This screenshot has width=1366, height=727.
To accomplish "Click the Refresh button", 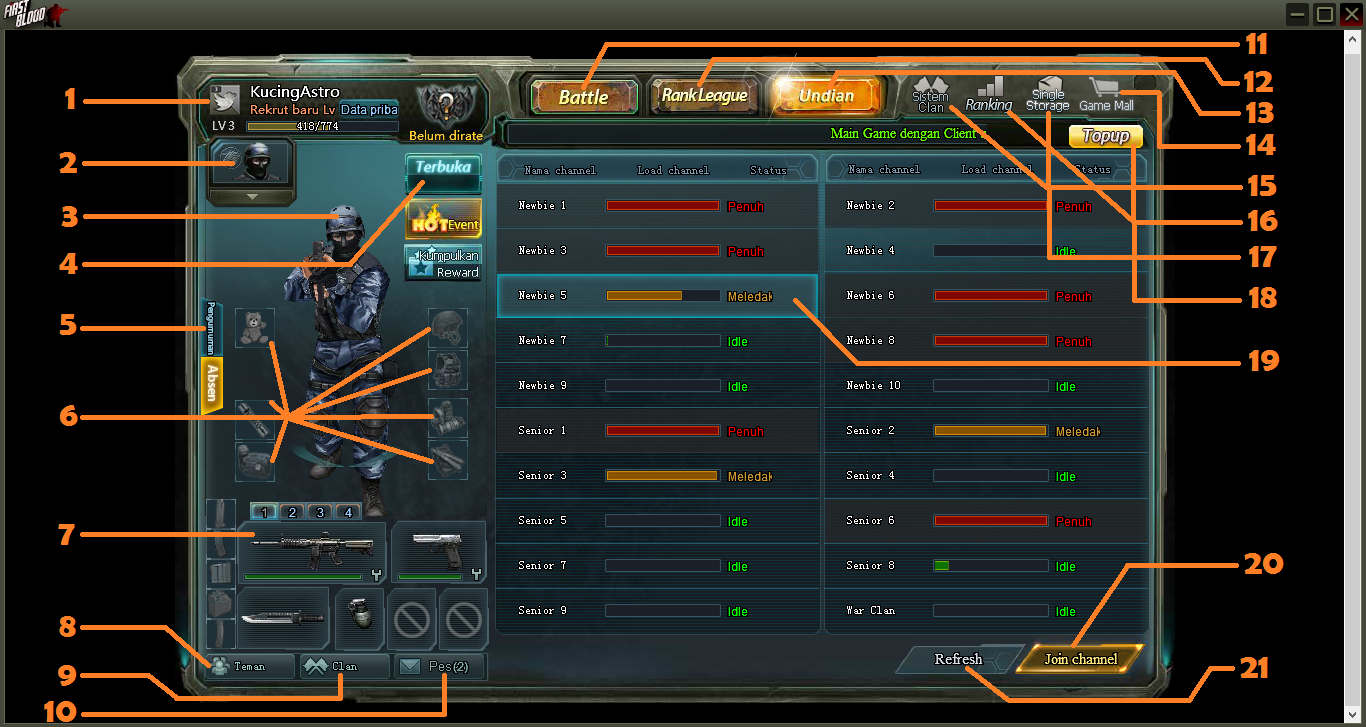I will point(958,659).
